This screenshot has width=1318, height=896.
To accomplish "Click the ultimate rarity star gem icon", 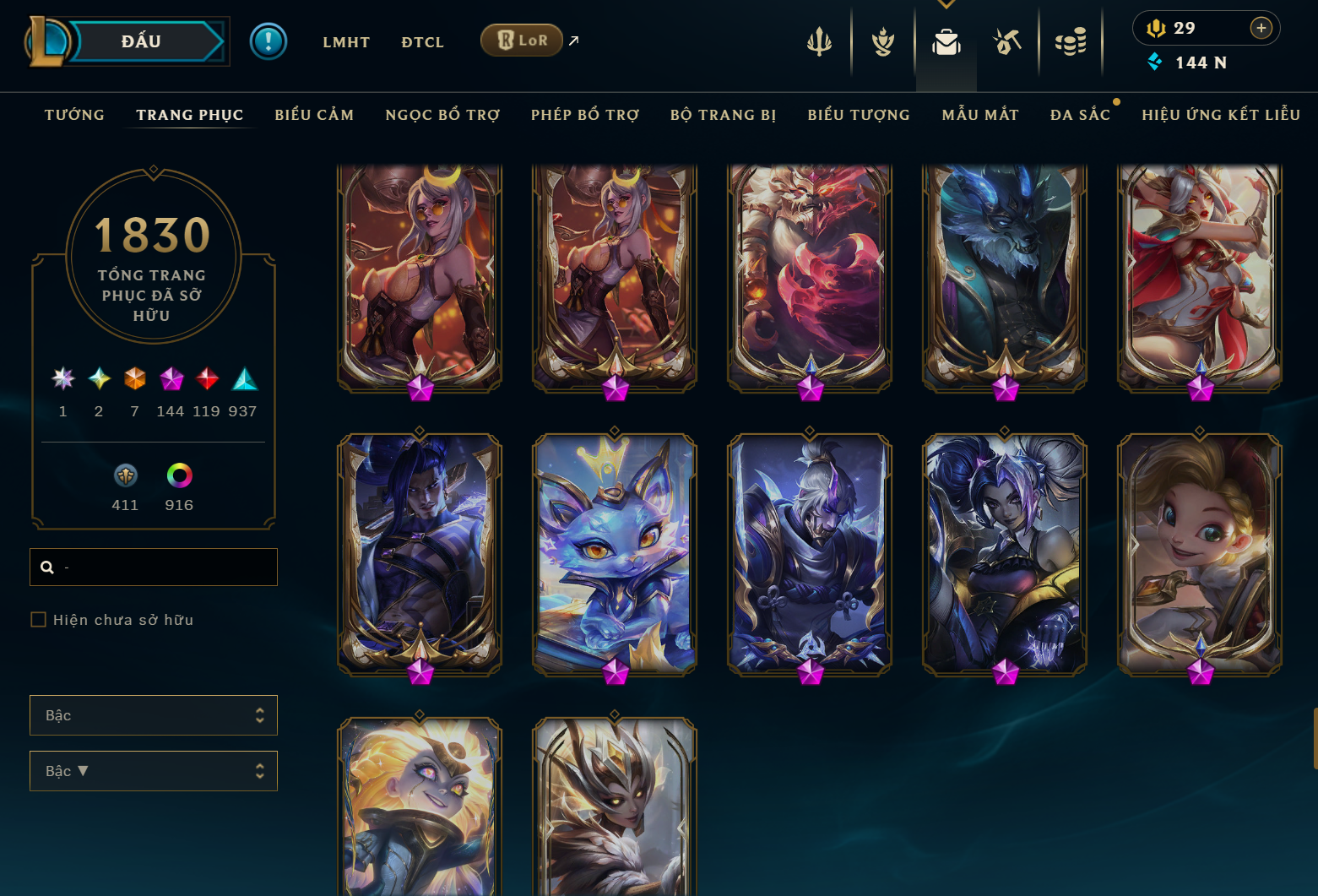I will tap(62, 380).
